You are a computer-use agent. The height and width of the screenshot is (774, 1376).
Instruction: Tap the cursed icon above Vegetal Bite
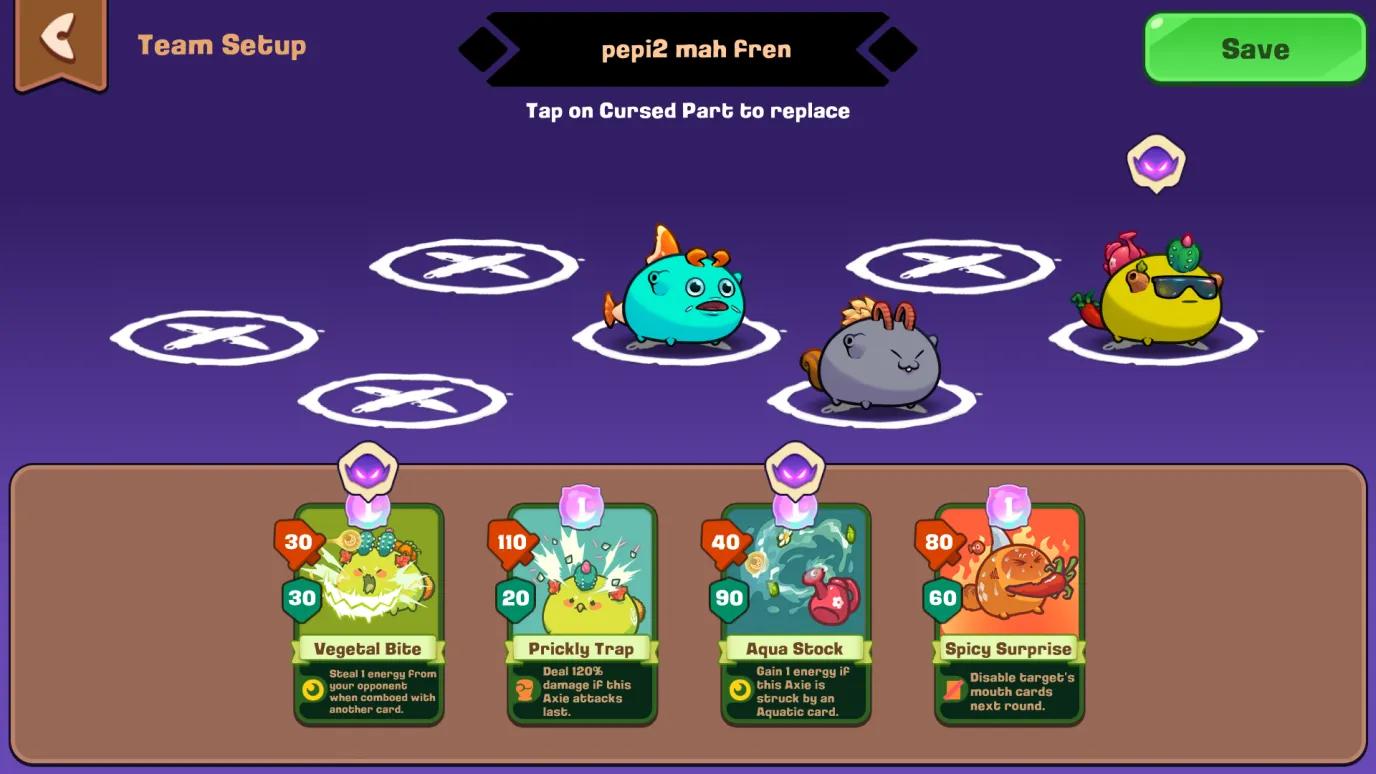point(368,469)
